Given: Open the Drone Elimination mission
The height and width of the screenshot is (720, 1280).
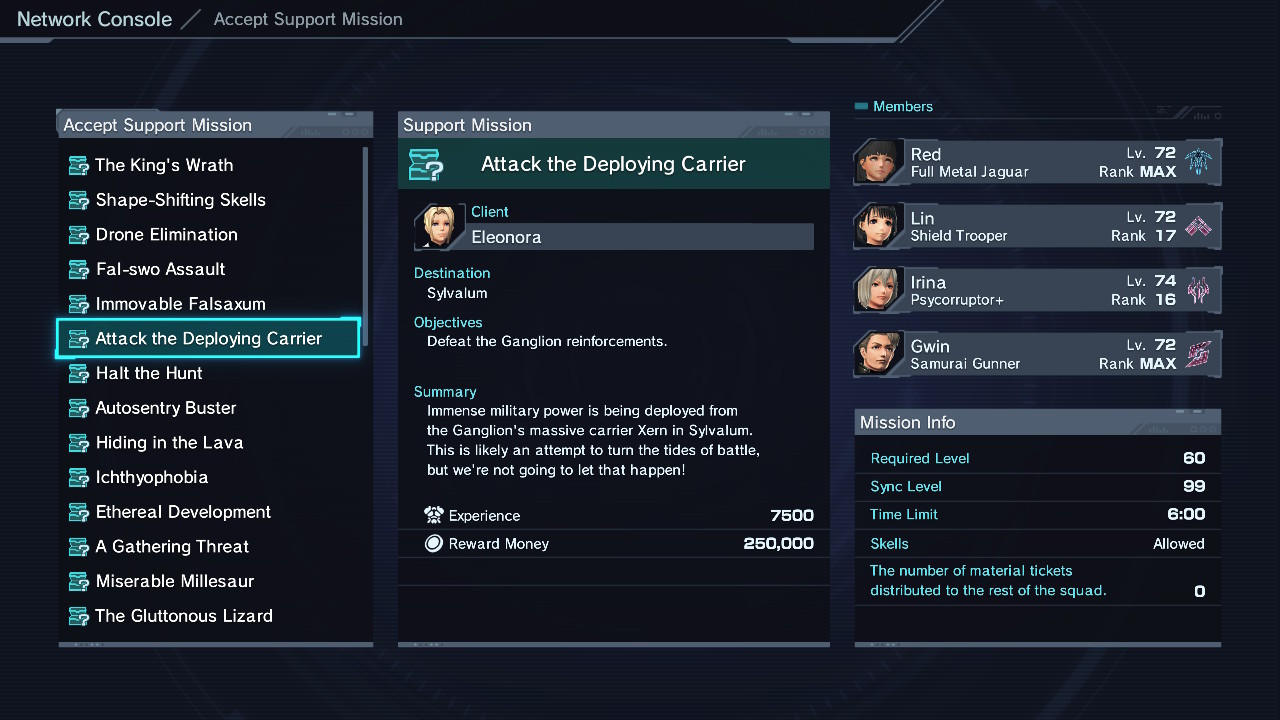Looking at the screenshot, I should coord(166,235).
